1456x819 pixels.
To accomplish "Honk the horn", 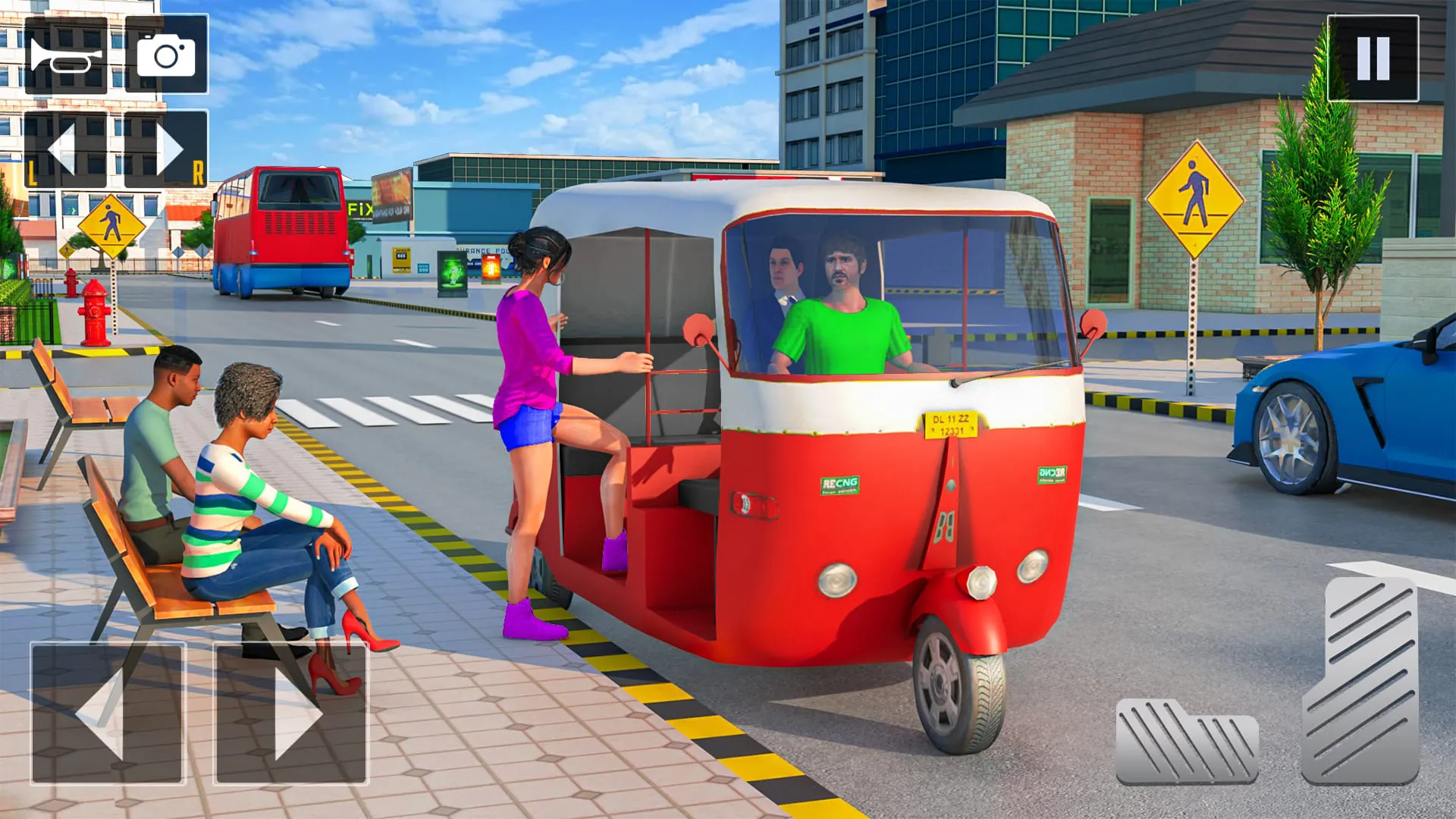I will (x=64, y=55).
